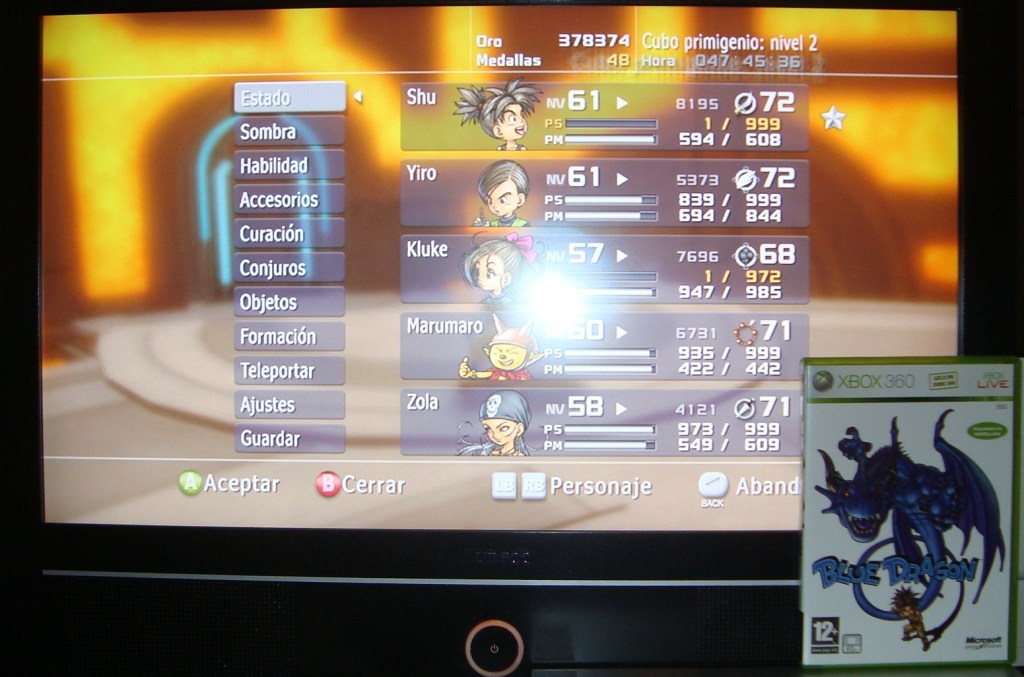Viewport: 1024px width, 677px height.
Task: Choose Kluke's character row
Action: coord(604,270)
